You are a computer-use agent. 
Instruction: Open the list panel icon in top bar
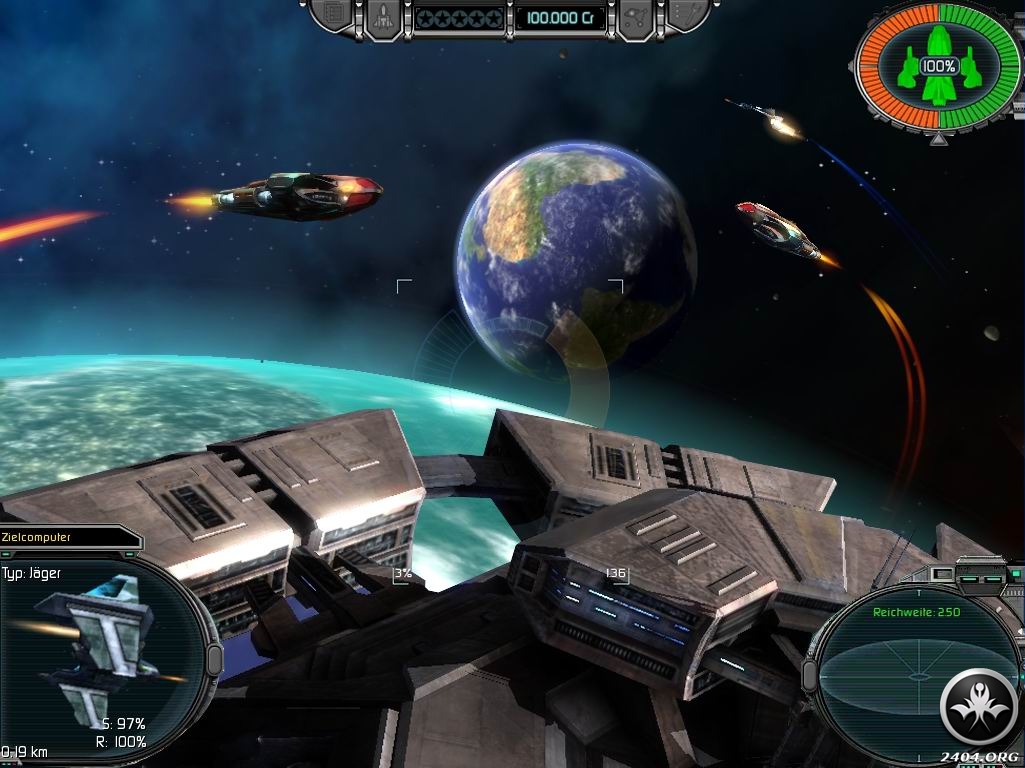(x=335, y=15)
